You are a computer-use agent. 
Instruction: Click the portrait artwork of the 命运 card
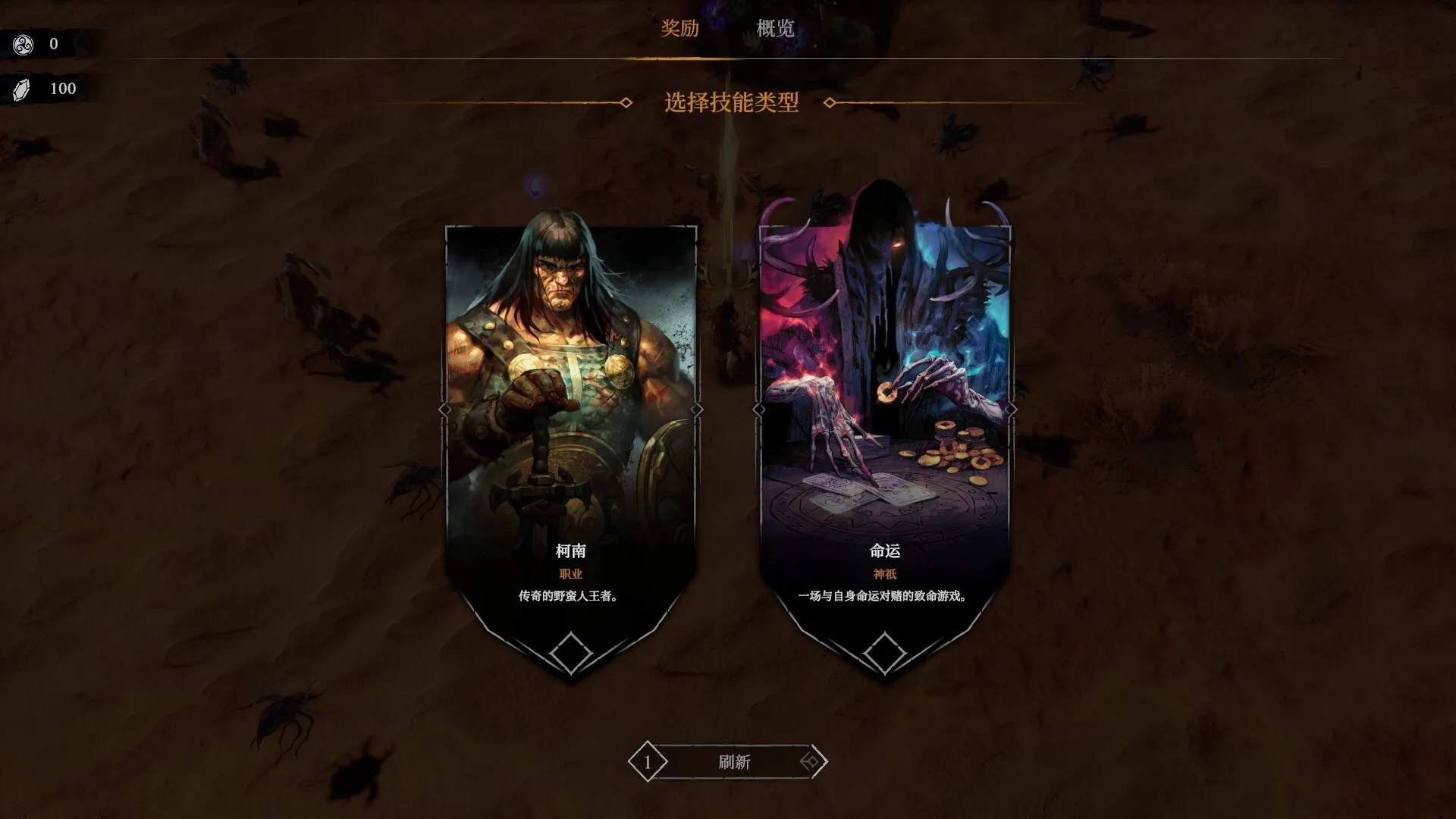point(884,364)
